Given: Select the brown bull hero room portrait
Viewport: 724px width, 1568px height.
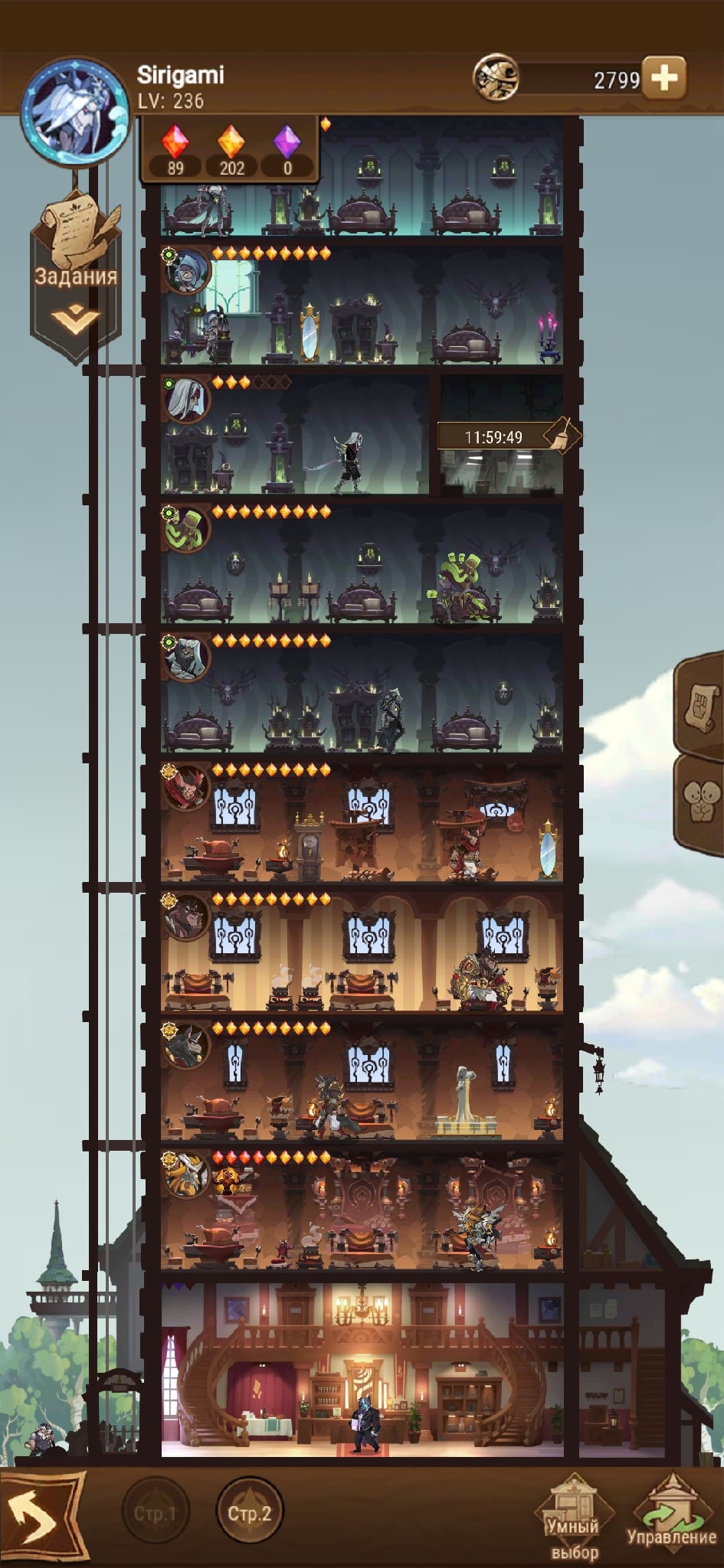Looking at the screenshot, I should pos(186,916).
